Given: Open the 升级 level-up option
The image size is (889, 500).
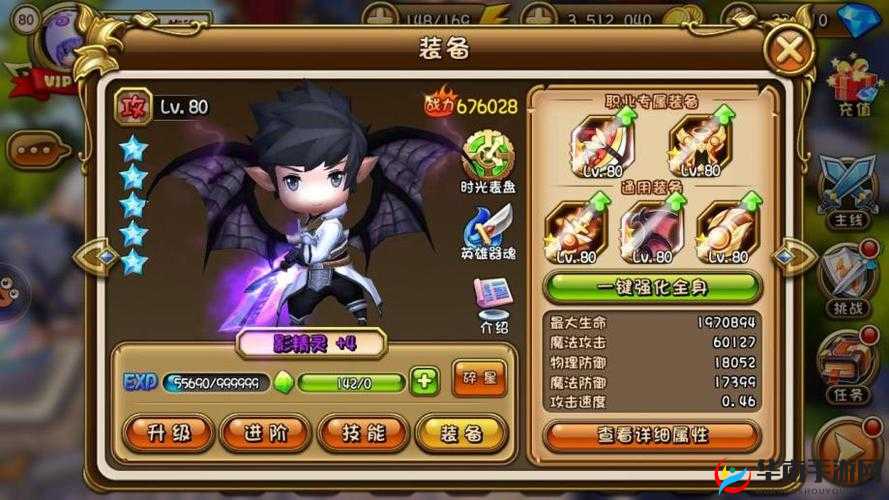Looking at the screenshot, I should (x=167, y=433).
